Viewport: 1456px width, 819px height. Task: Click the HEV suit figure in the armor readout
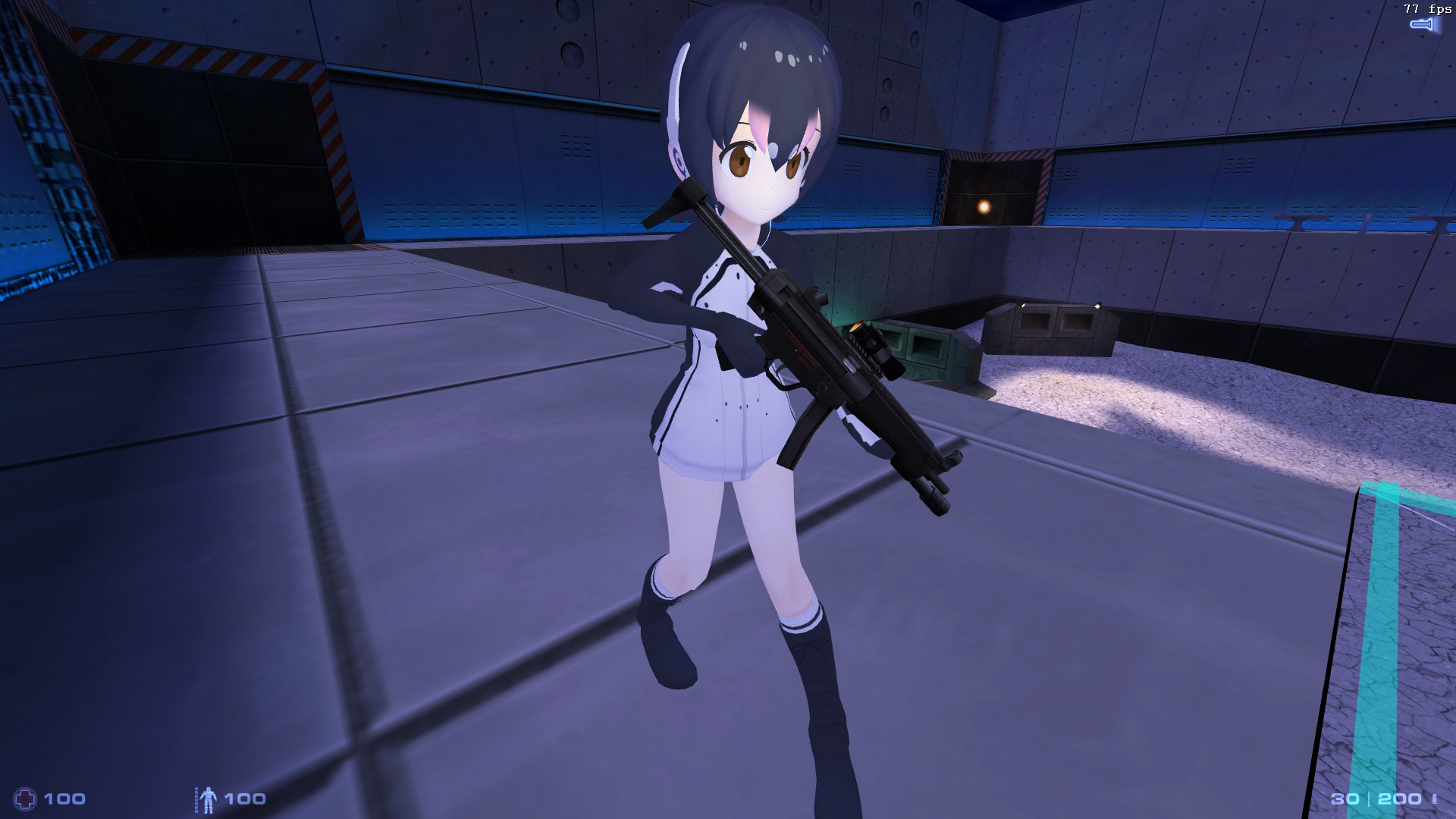[209, 799]
